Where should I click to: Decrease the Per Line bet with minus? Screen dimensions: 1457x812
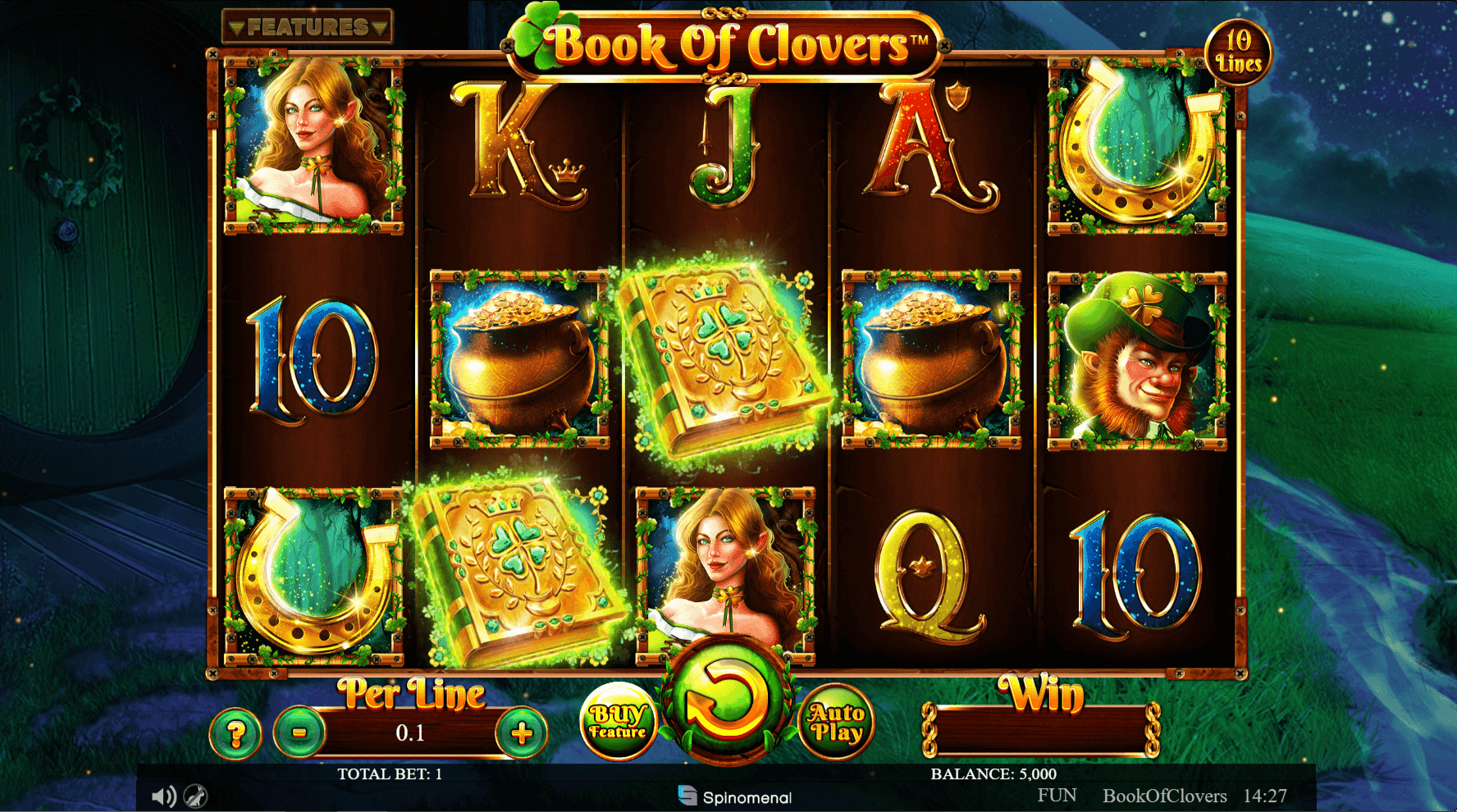pyautogui.click(x=299, y=732)
